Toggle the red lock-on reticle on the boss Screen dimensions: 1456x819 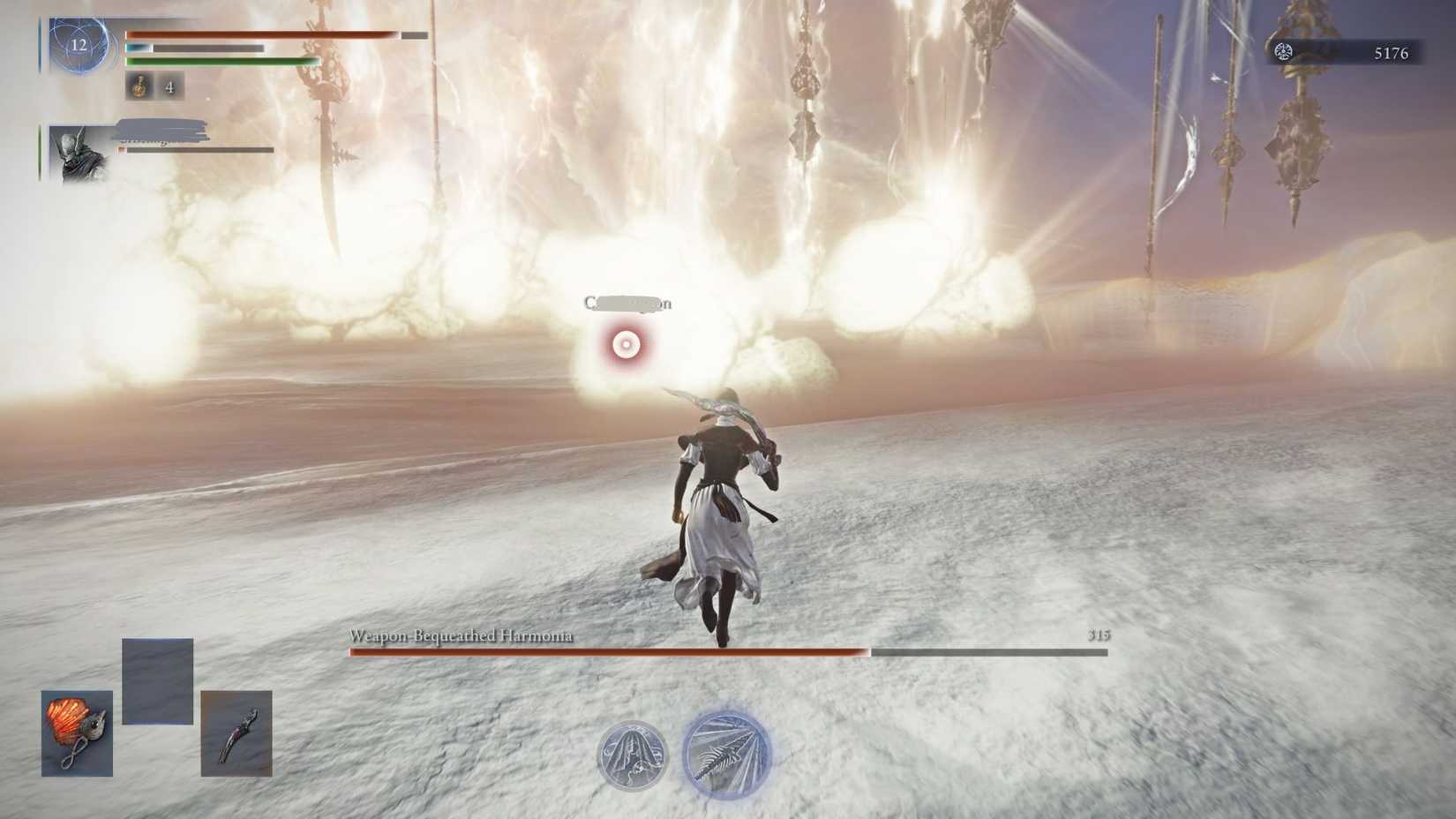tap(626, 342)
